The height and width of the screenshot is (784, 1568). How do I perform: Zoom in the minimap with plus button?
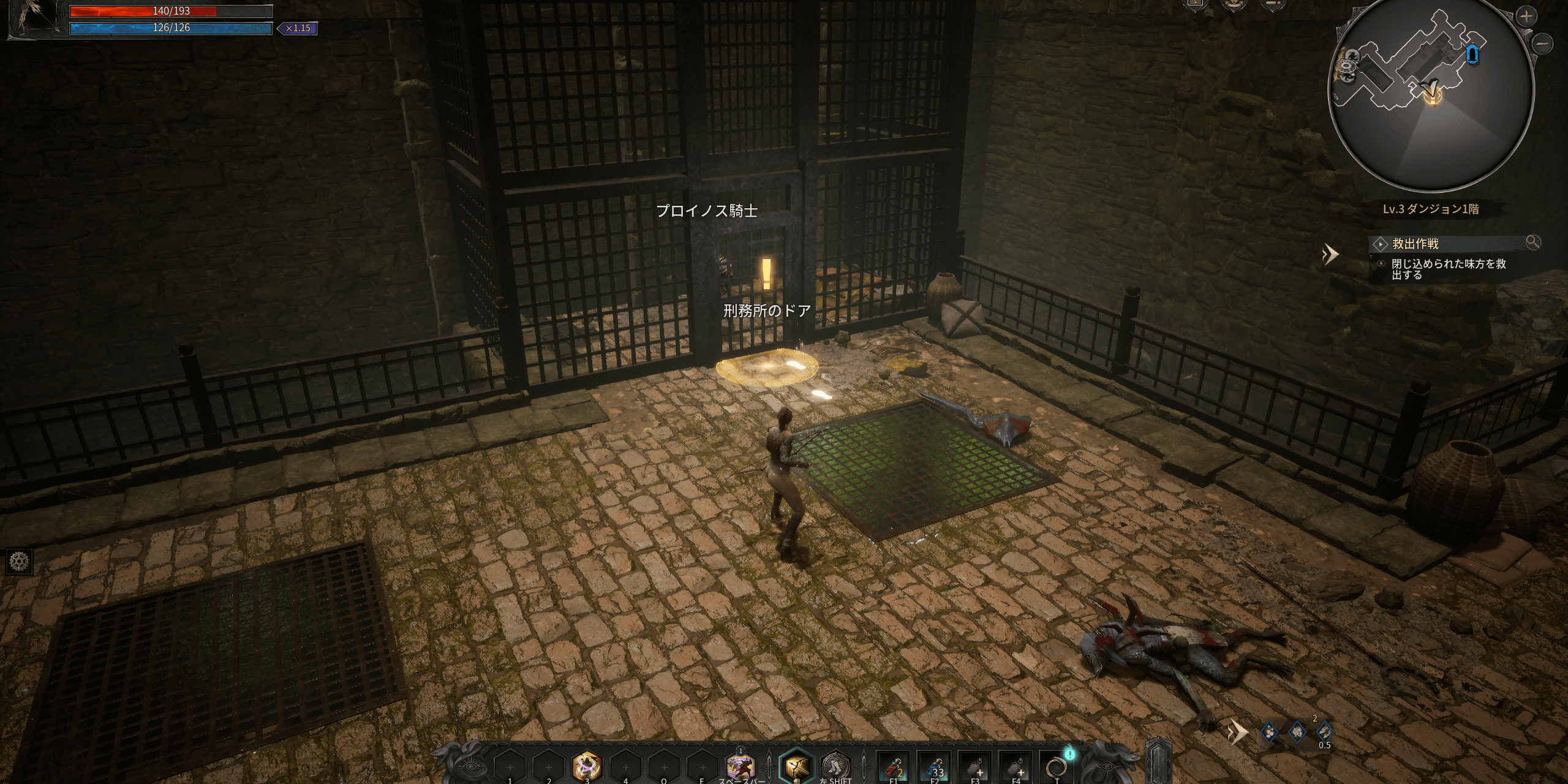1526,17
